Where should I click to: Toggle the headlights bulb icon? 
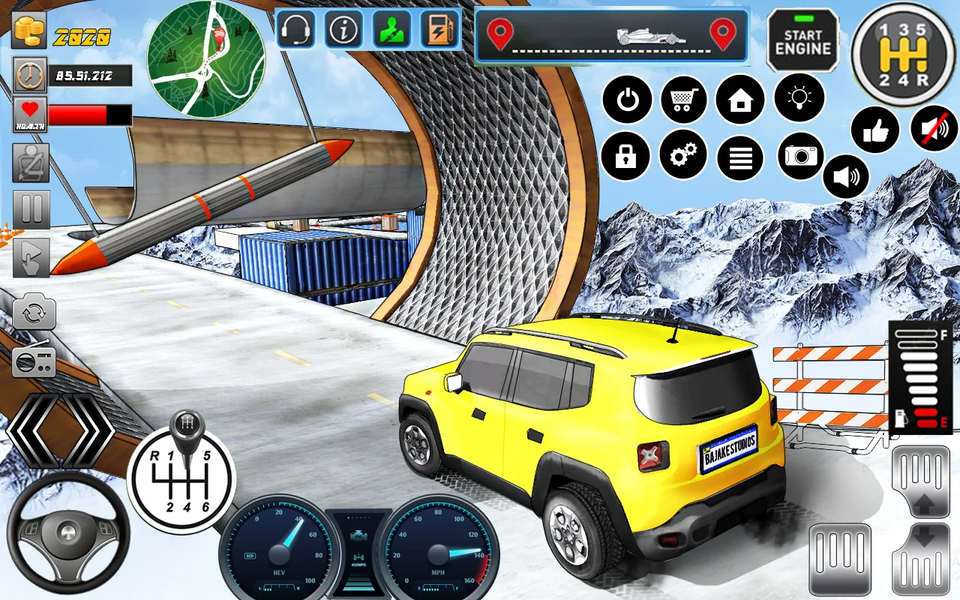pos(799,98)
